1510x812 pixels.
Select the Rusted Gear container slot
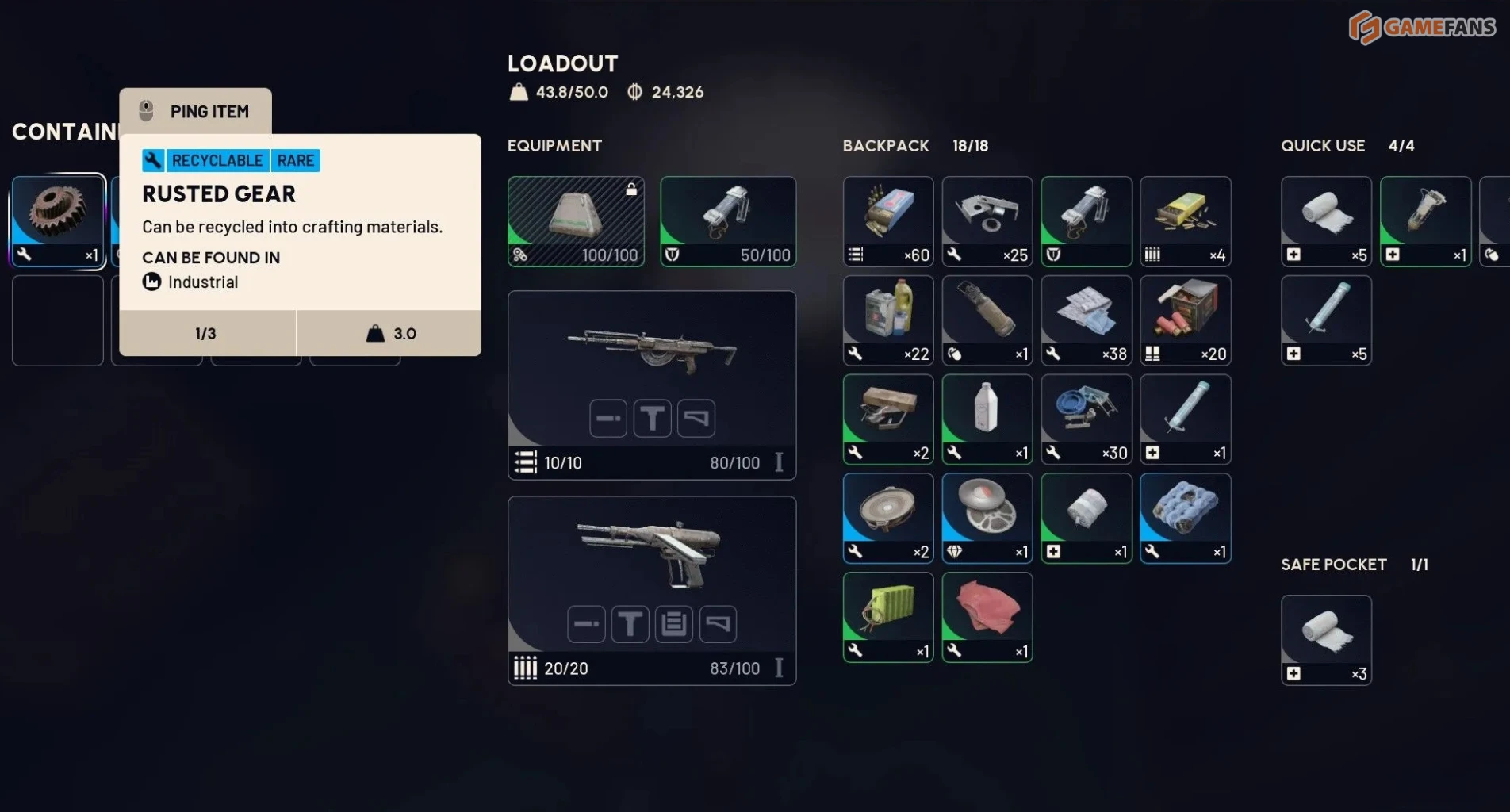click(x=58, y=220)
